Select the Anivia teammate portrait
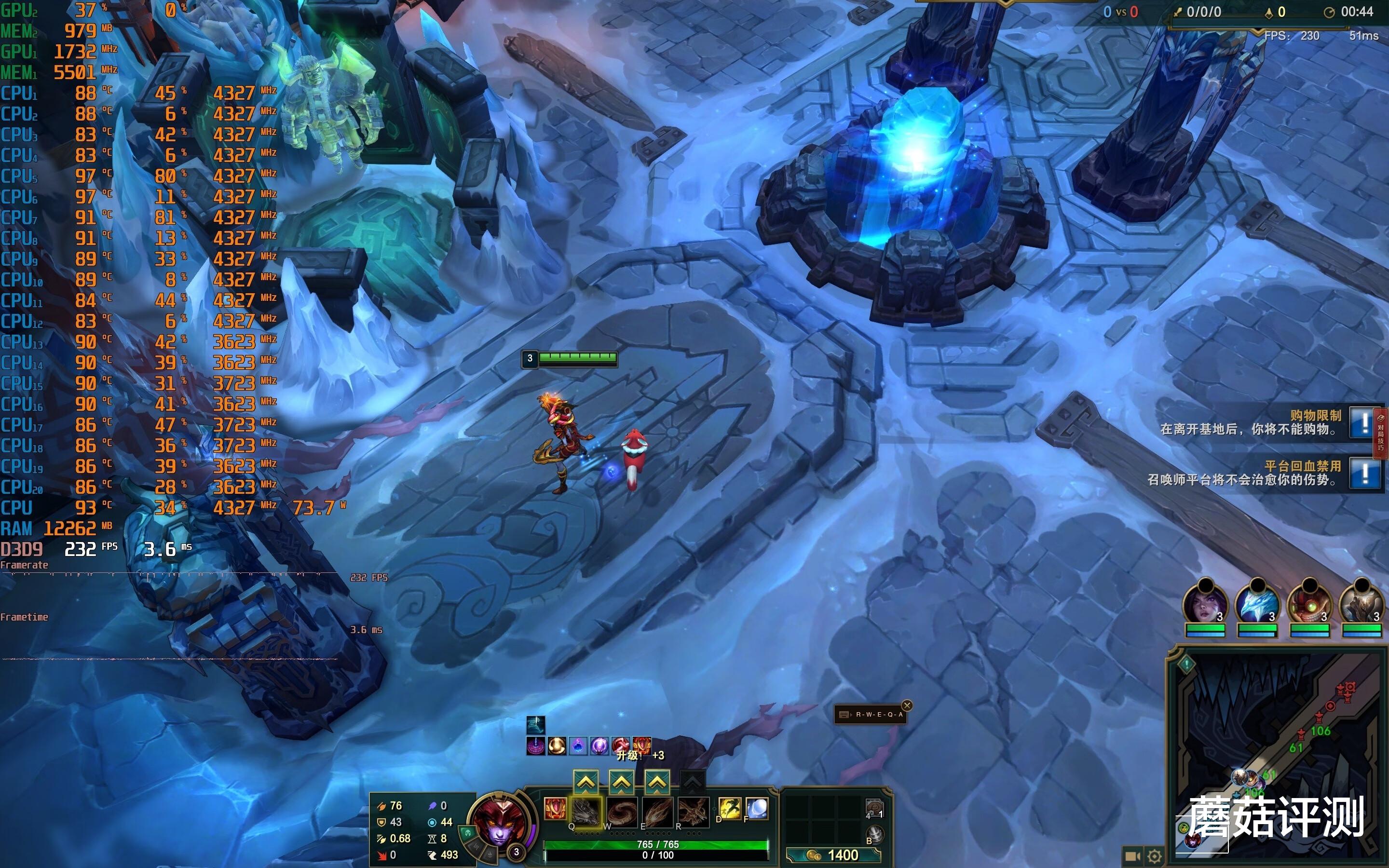Viewport: 1389px width, 868px height. click(x=1257, y=606)
